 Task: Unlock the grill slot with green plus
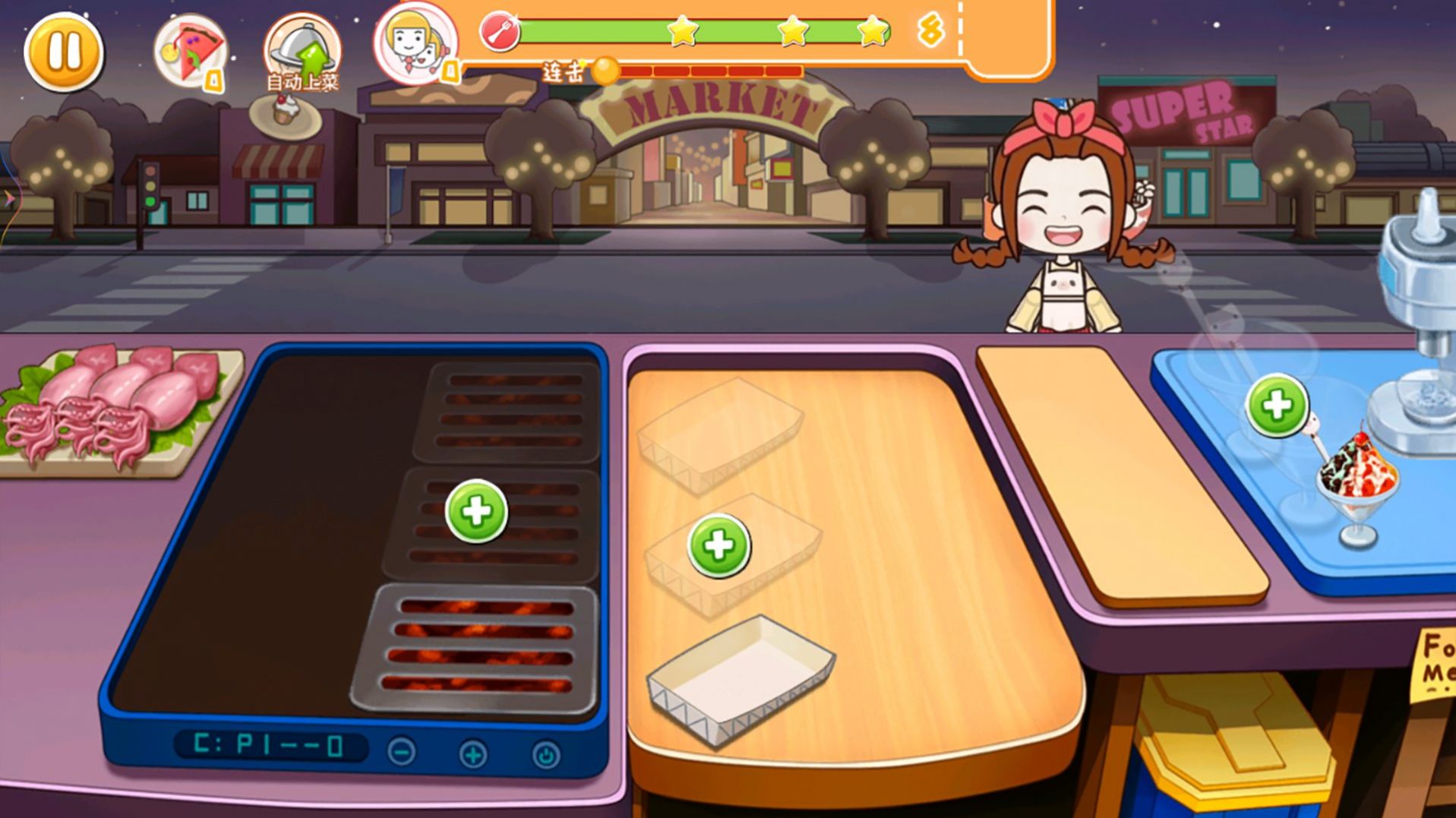[476, 511]
